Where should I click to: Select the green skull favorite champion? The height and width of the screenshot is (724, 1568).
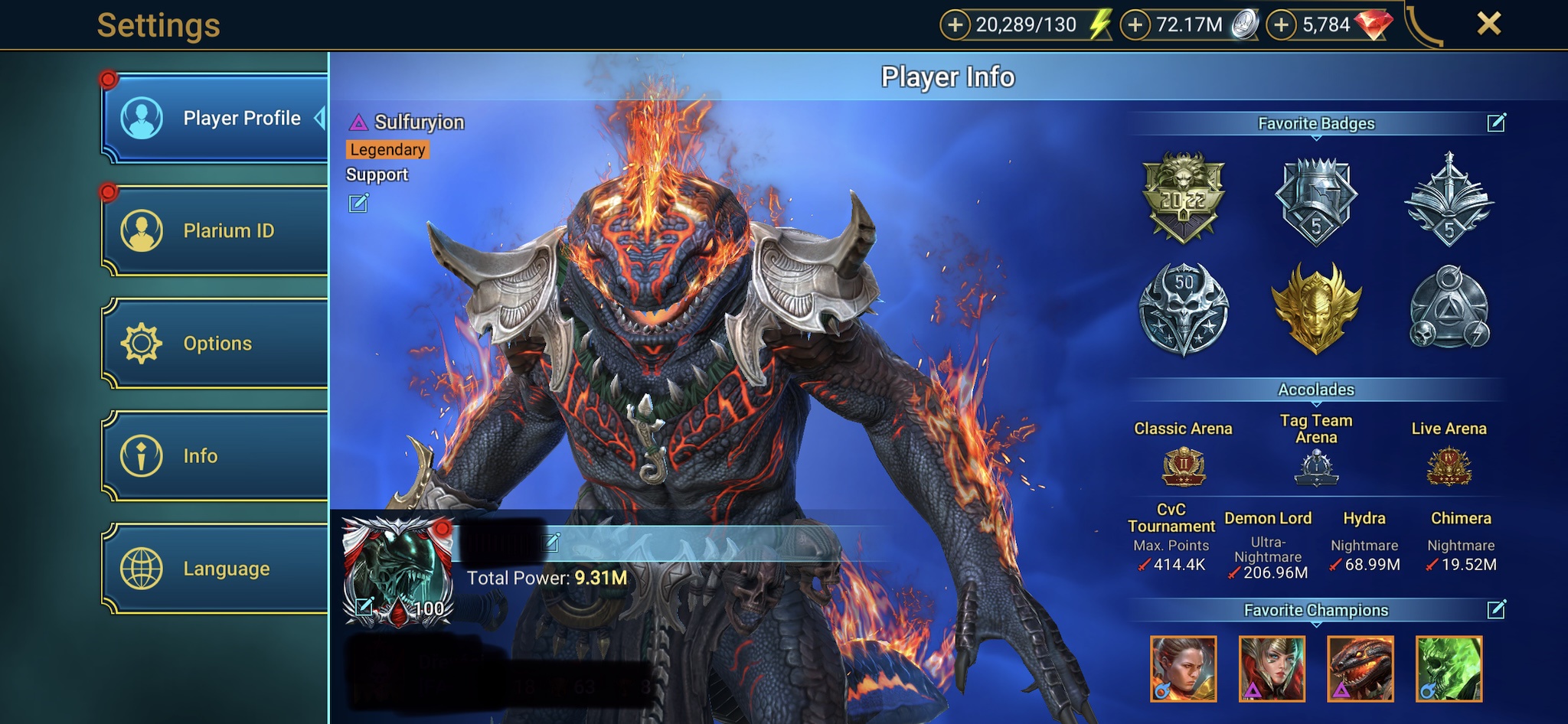tap(1449, 669)
